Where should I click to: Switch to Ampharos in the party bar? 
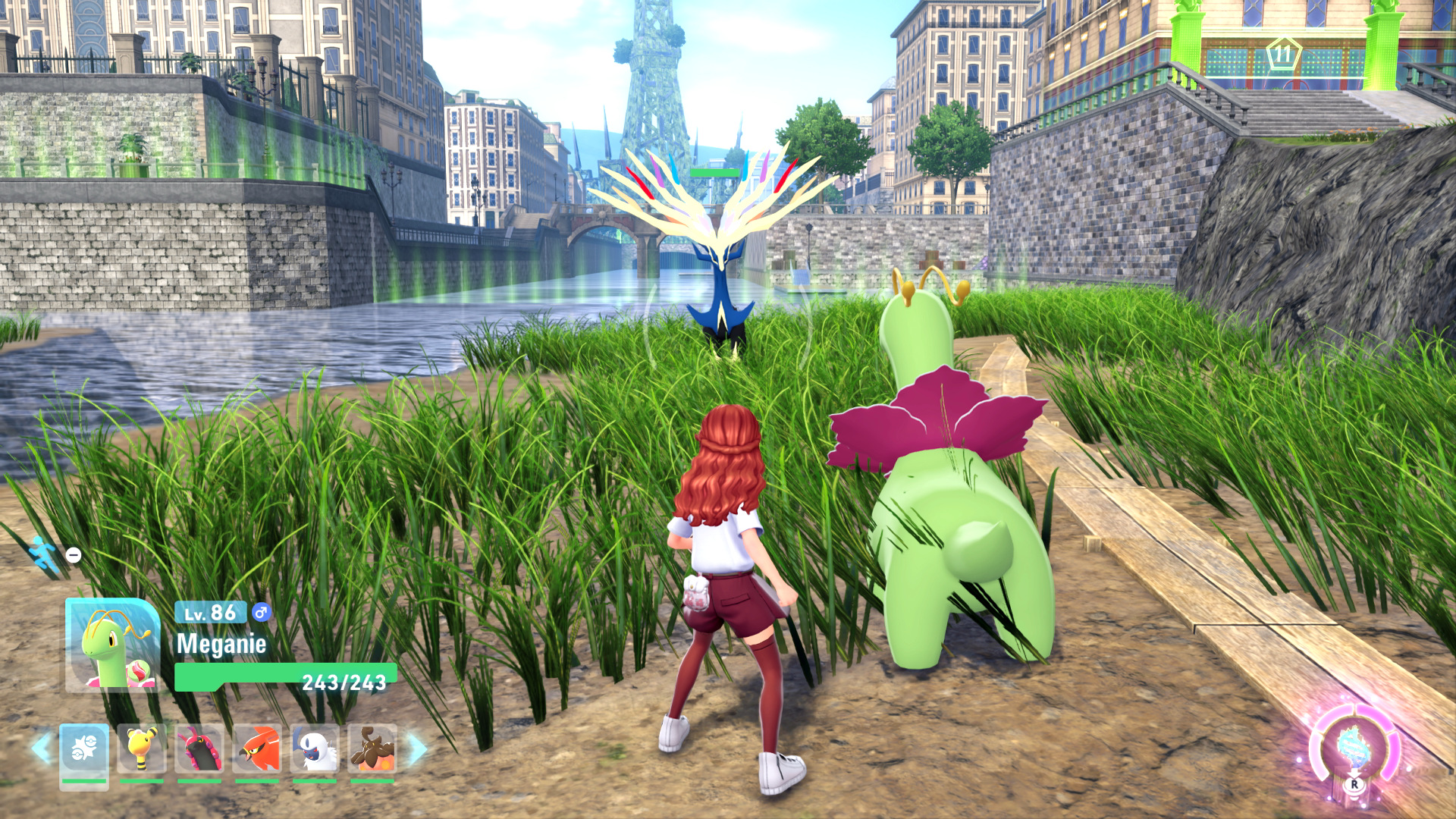point(142,749)
